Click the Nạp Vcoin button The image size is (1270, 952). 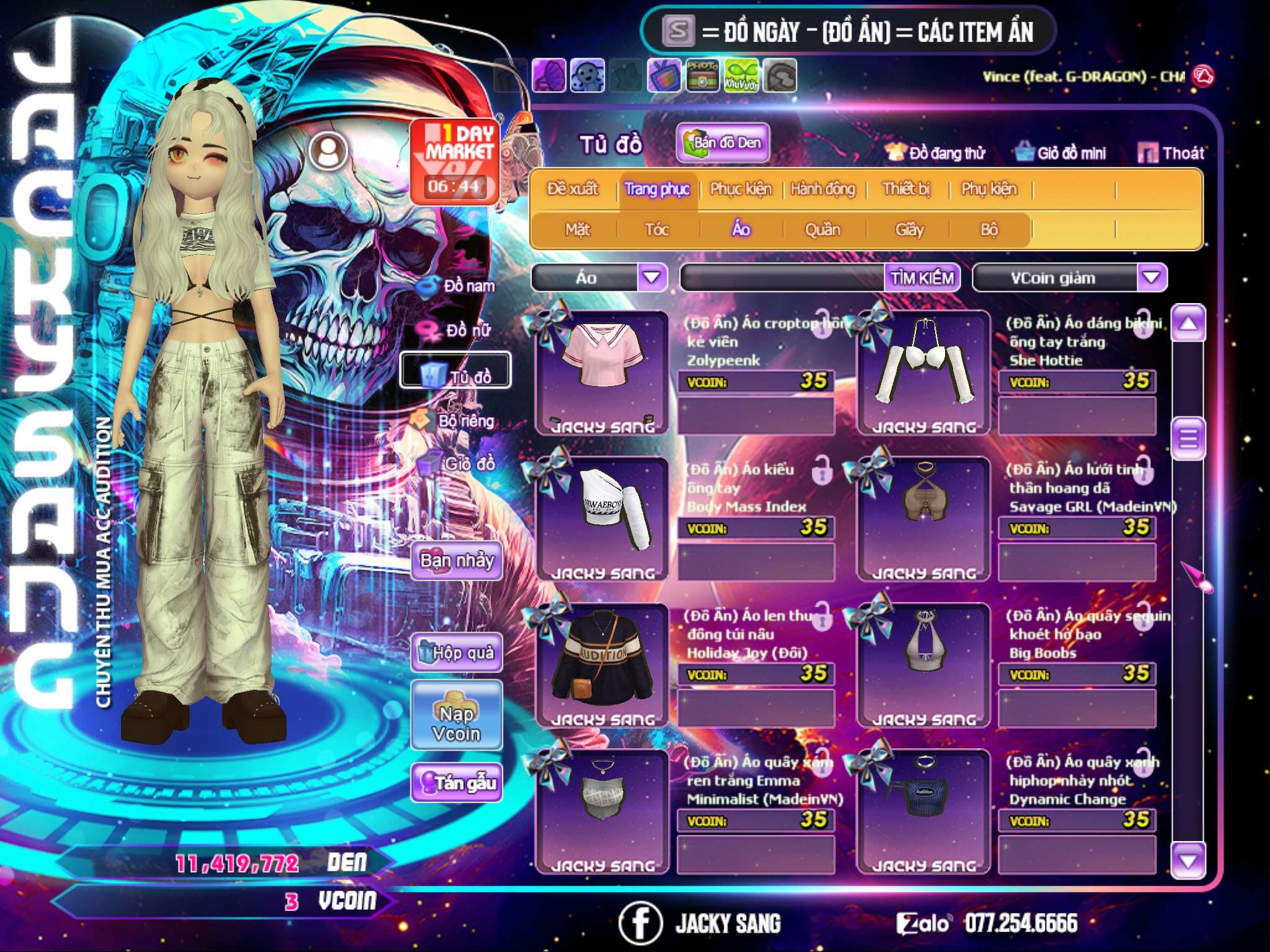click(456, 716)
